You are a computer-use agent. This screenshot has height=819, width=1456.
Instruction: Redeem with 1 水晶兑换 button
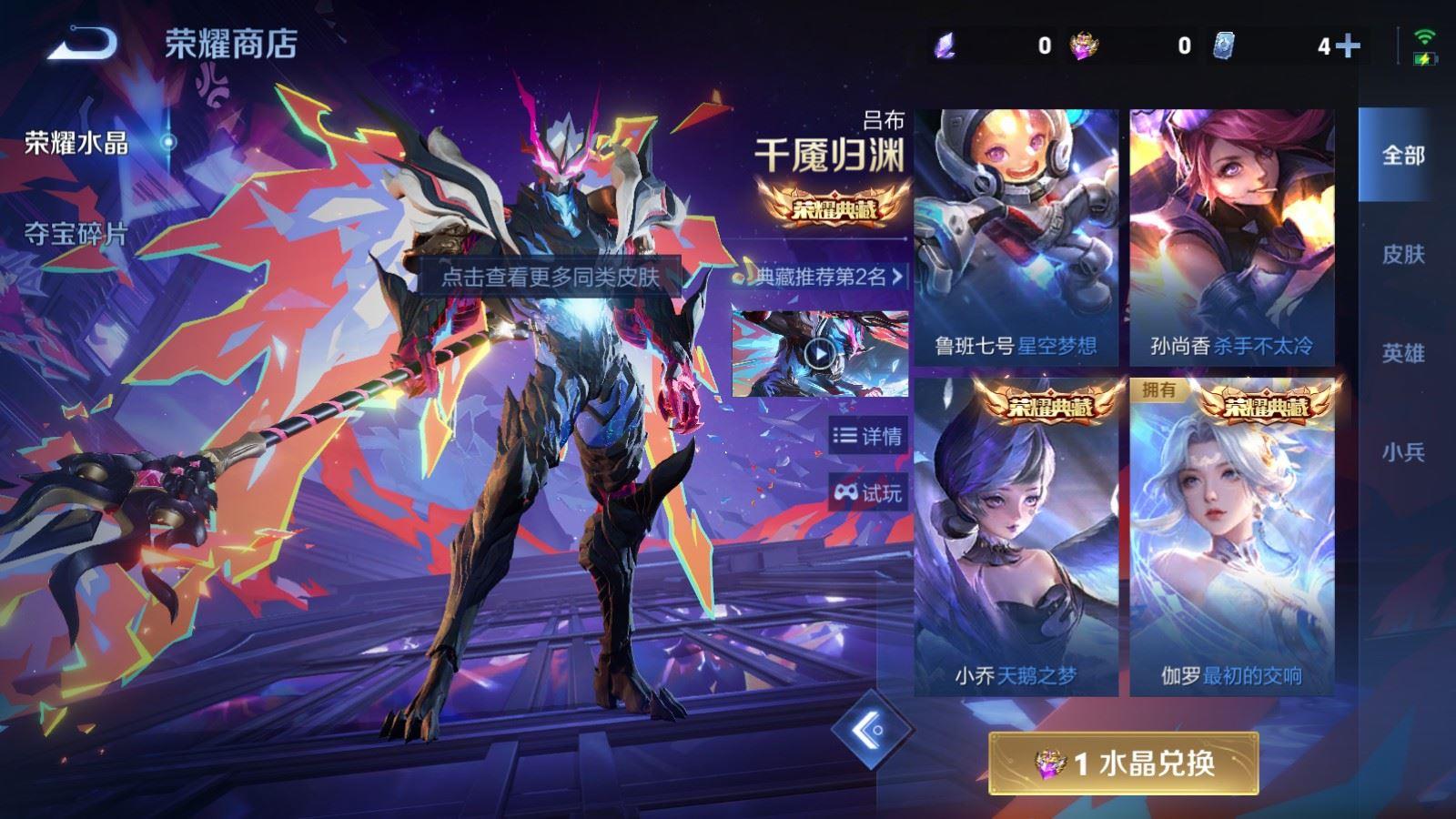tap(1124, 763)
